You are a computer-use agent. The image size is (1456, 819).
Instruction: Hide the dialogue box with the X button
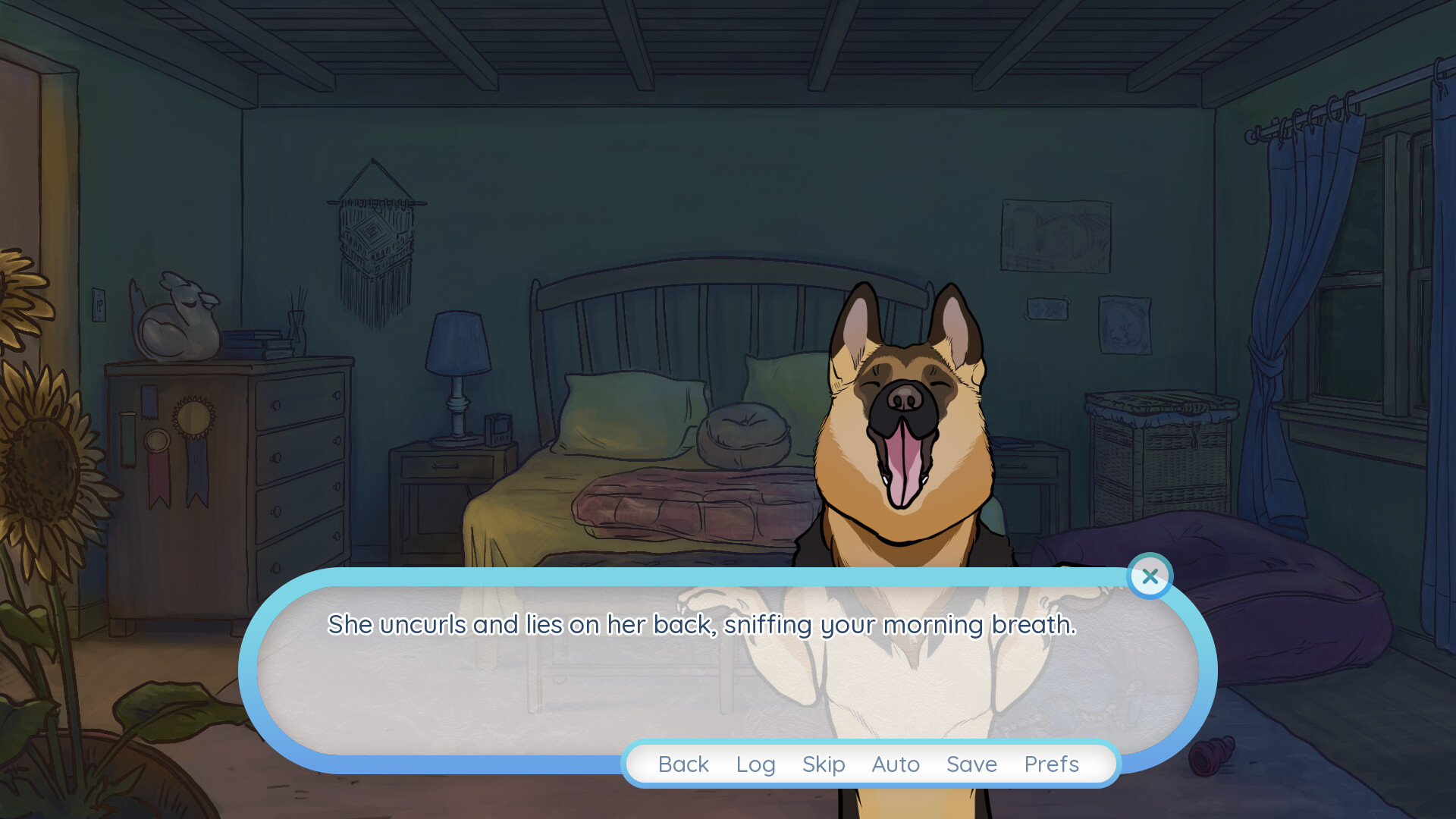coord(1150,576)
